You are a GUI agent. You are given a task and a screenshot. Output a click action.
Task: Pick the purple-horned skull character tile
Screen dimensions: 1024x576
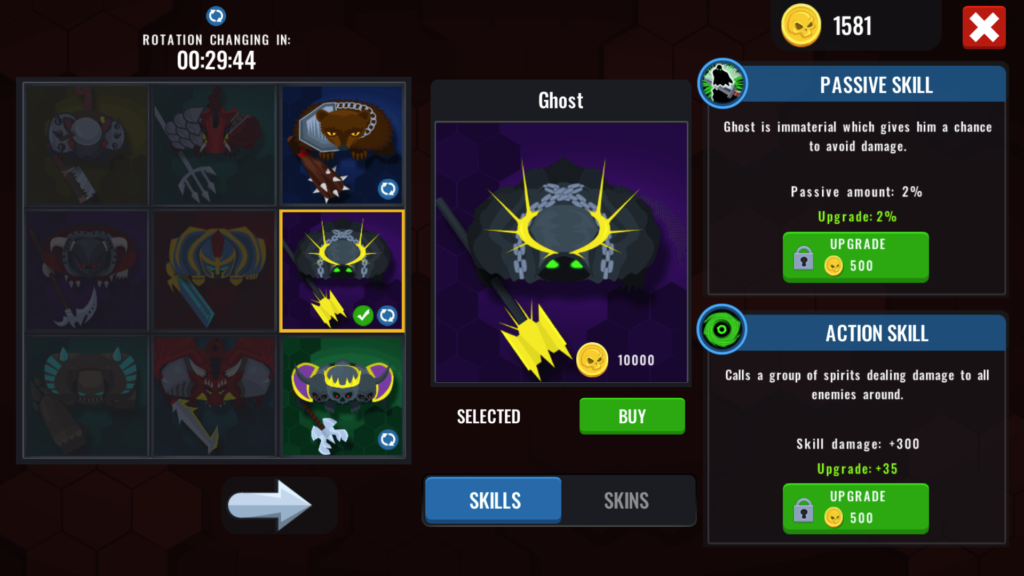[342, 396]
